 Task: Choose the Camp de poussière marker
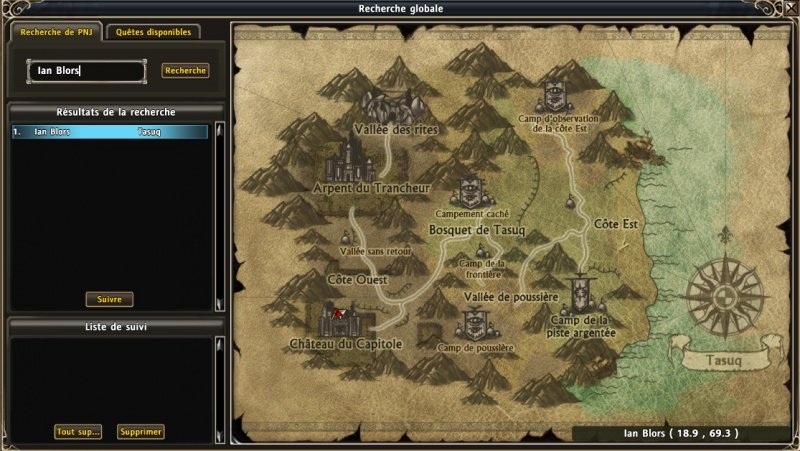pos(475,325)
